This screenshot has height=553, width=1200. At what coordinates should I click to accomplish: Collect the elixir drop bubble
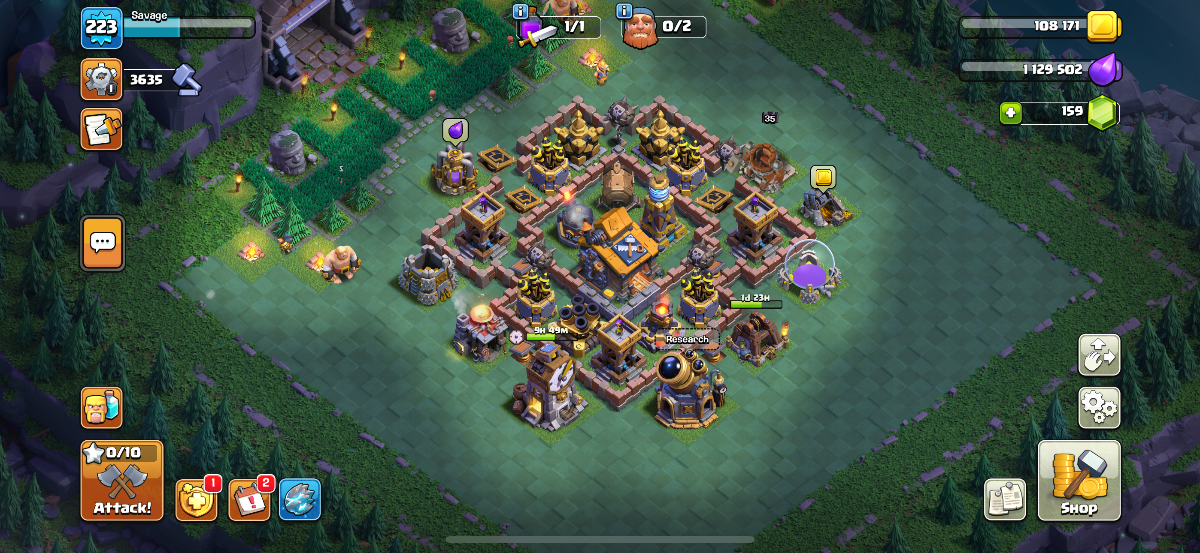point(455,130)
